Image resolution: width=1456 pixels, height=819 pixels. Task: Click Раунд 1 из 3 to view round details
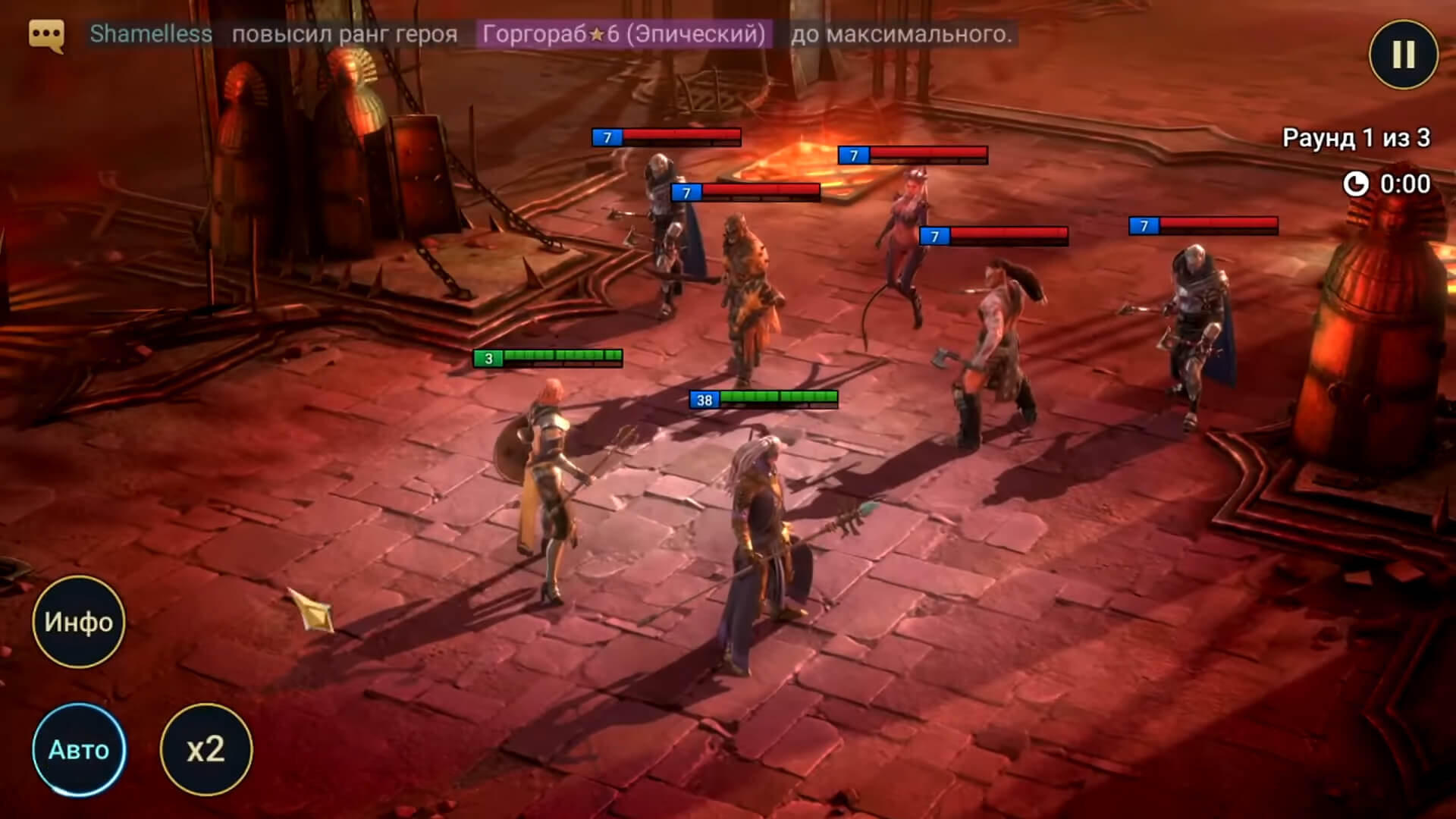[1357, 138]
